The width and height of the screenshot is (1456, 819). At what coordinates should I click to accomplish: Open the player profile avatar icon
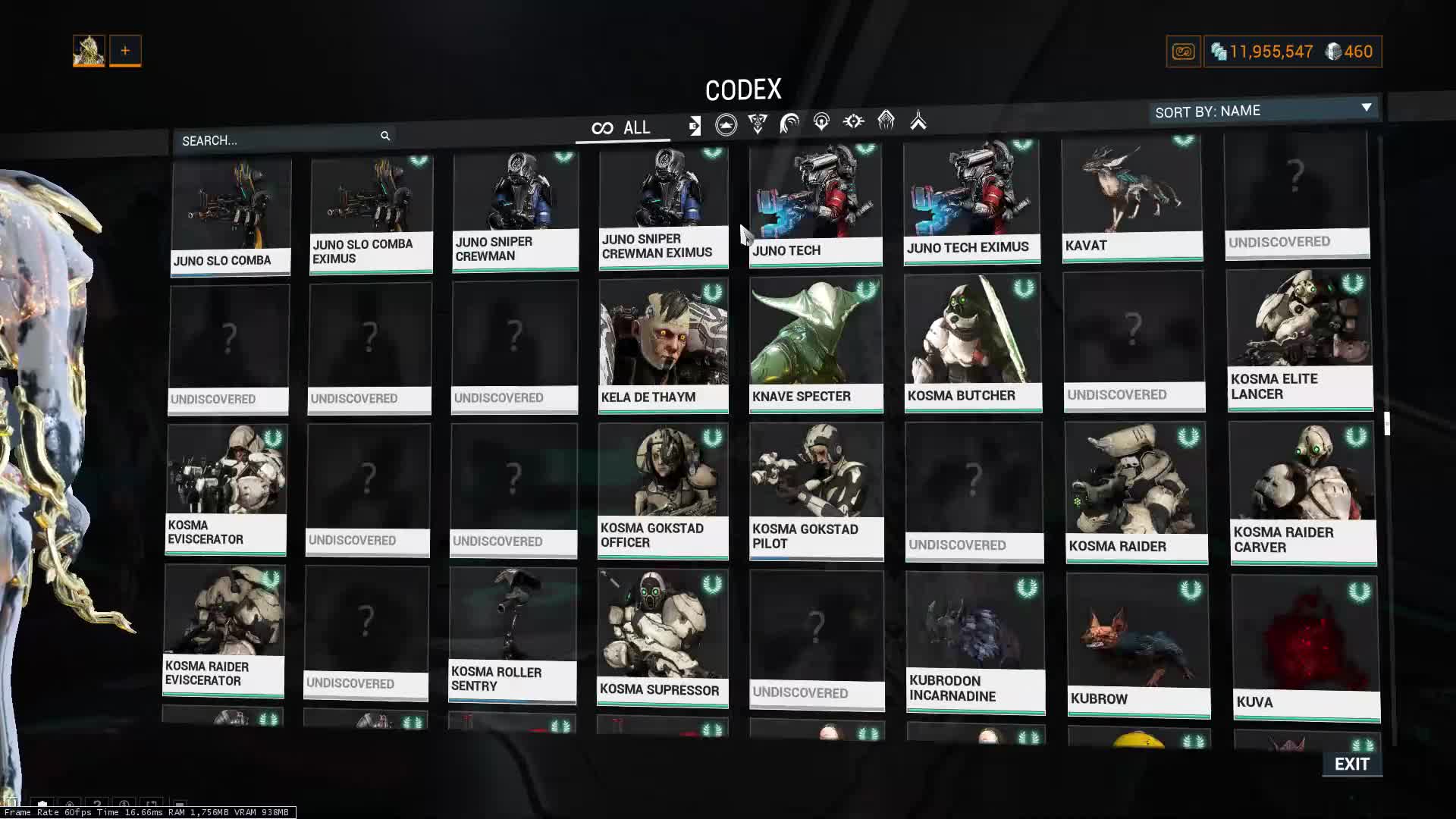(x=89, y=51)
